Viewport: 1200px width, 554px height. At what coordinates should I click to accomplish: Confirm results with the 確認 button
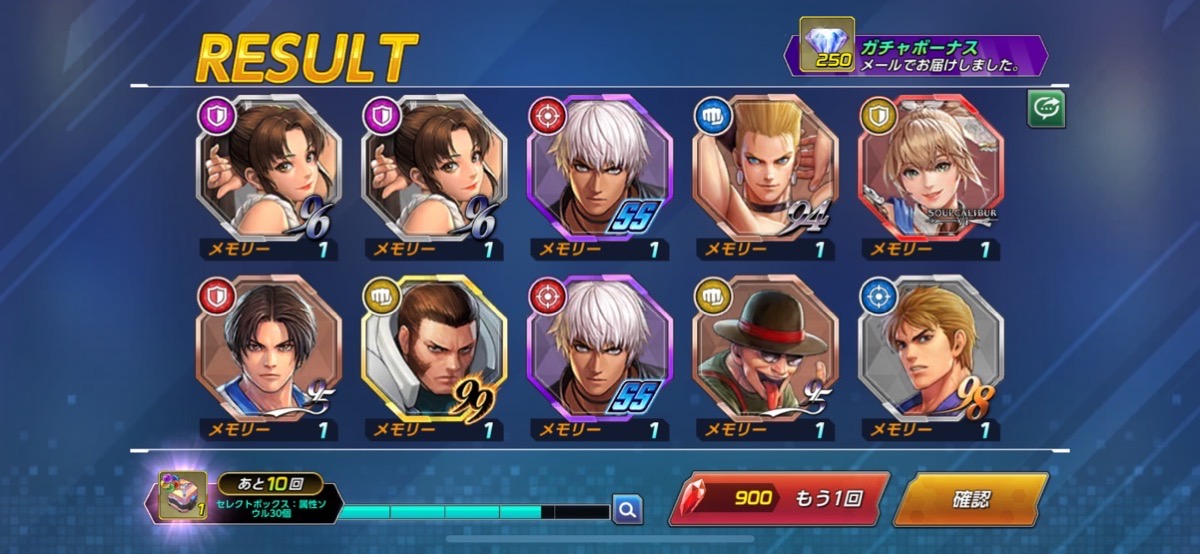(970, 498)
